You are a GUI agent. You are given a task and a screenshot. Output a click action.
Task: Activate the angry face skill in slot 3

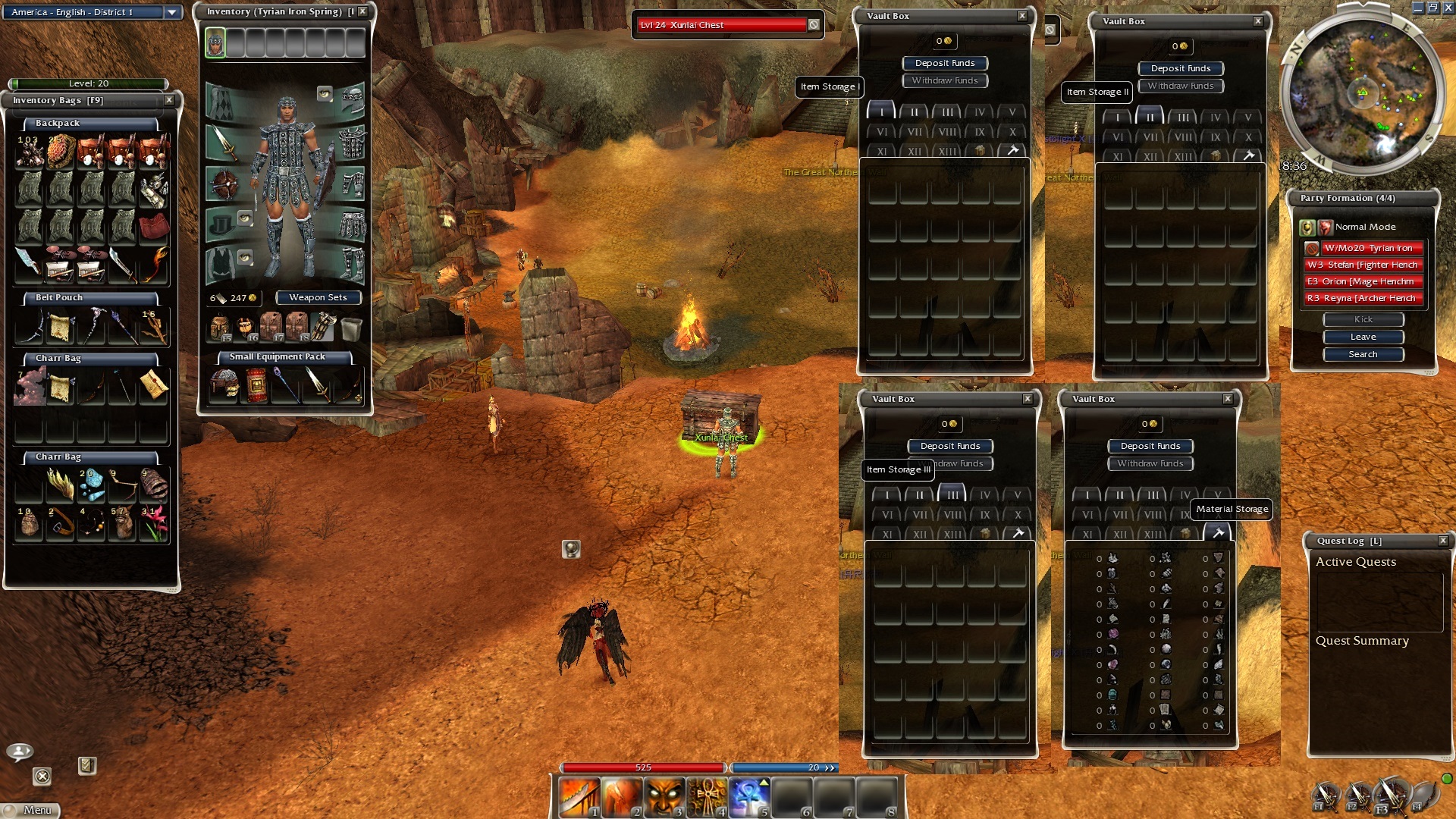pos(664,797)
